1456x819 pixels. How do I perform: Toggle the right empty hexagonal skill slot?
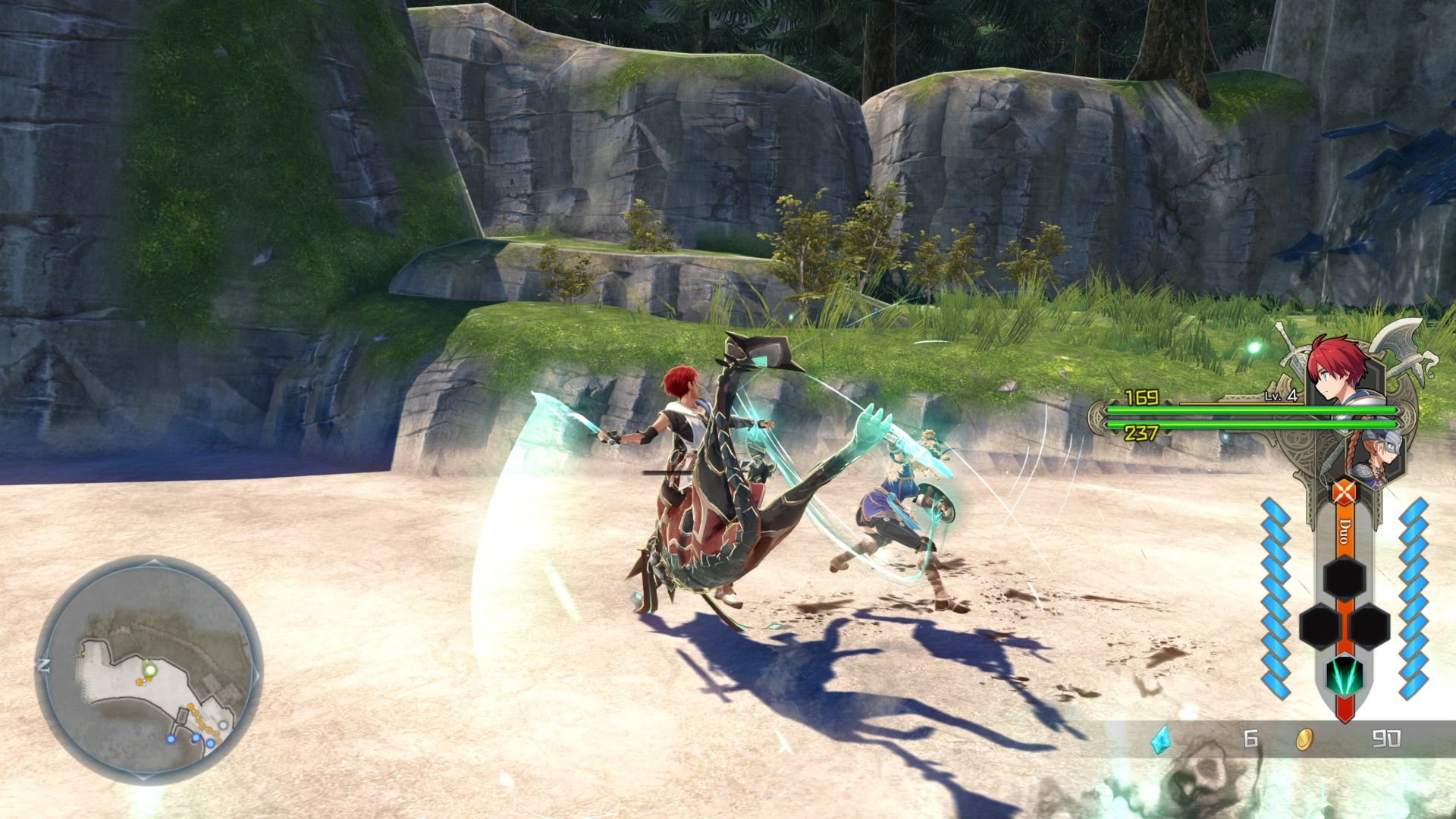[x=1370, y=626]
